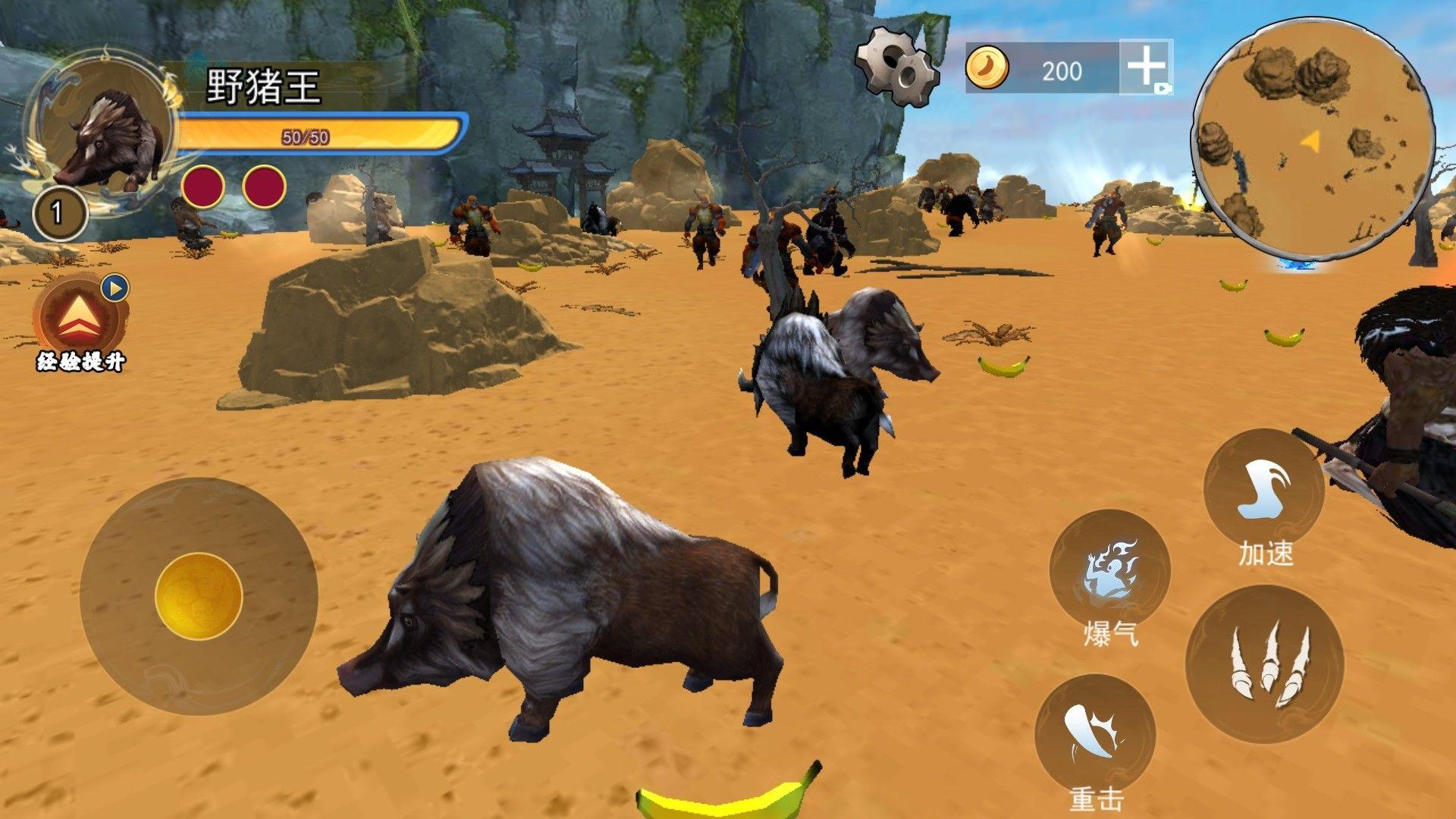Tap the yellow virtual joystick knob

199,596
